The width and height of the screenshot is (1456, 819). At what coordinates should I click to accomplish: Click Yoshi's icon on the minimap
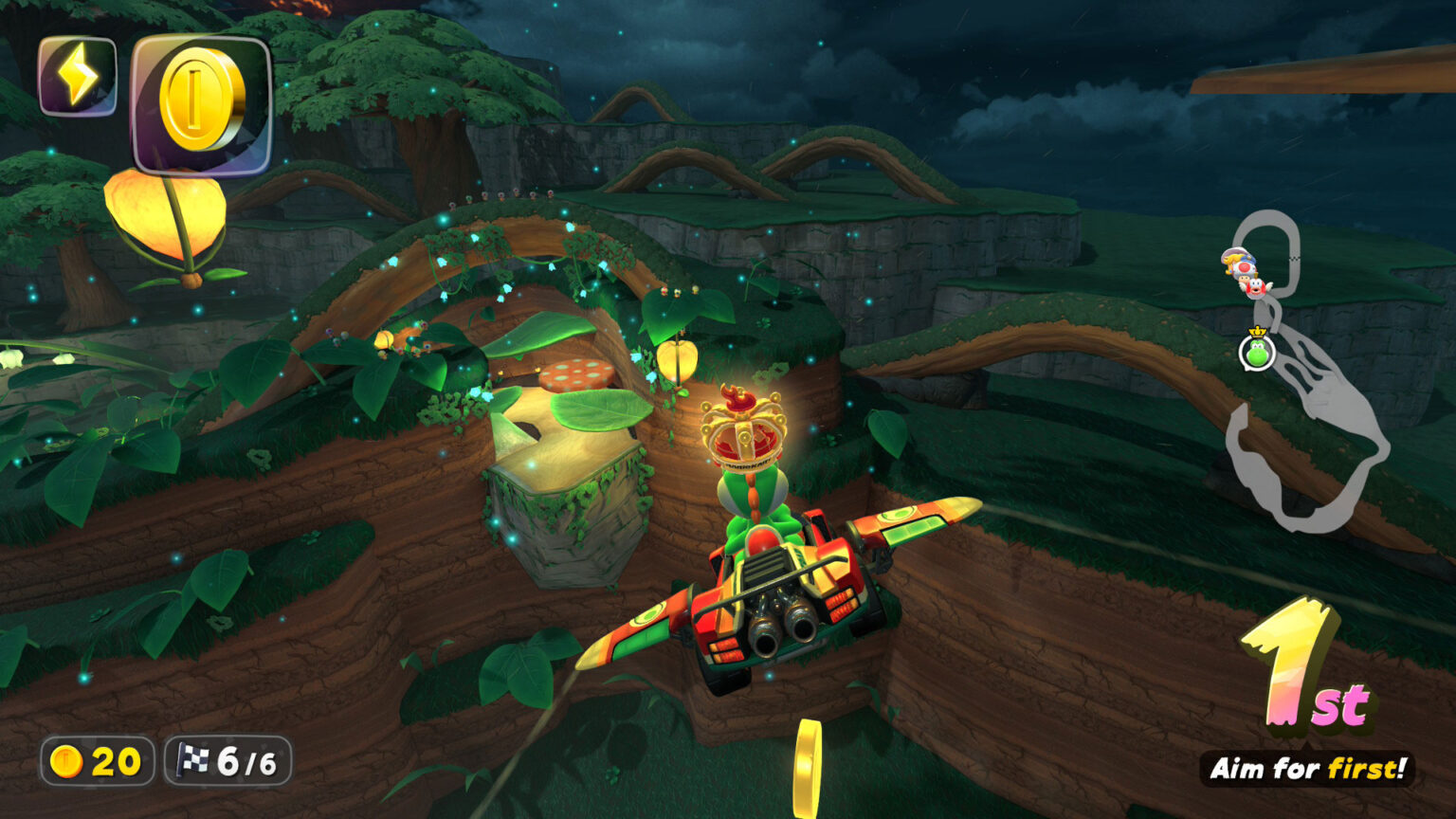click(1257, 354)
